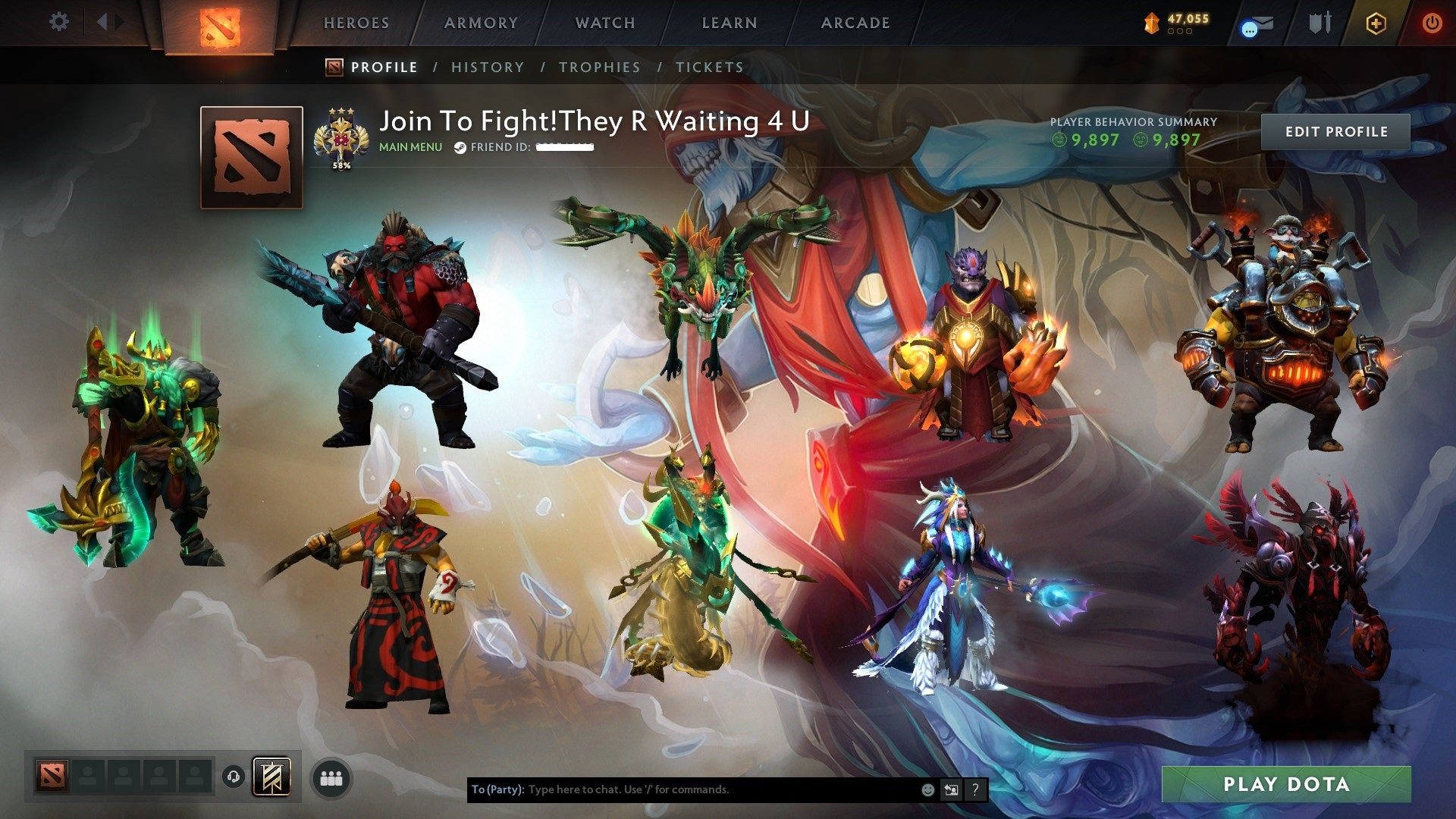Open the guild banner icon near party slots
1456x819 pixels.
tap(273, 777)
